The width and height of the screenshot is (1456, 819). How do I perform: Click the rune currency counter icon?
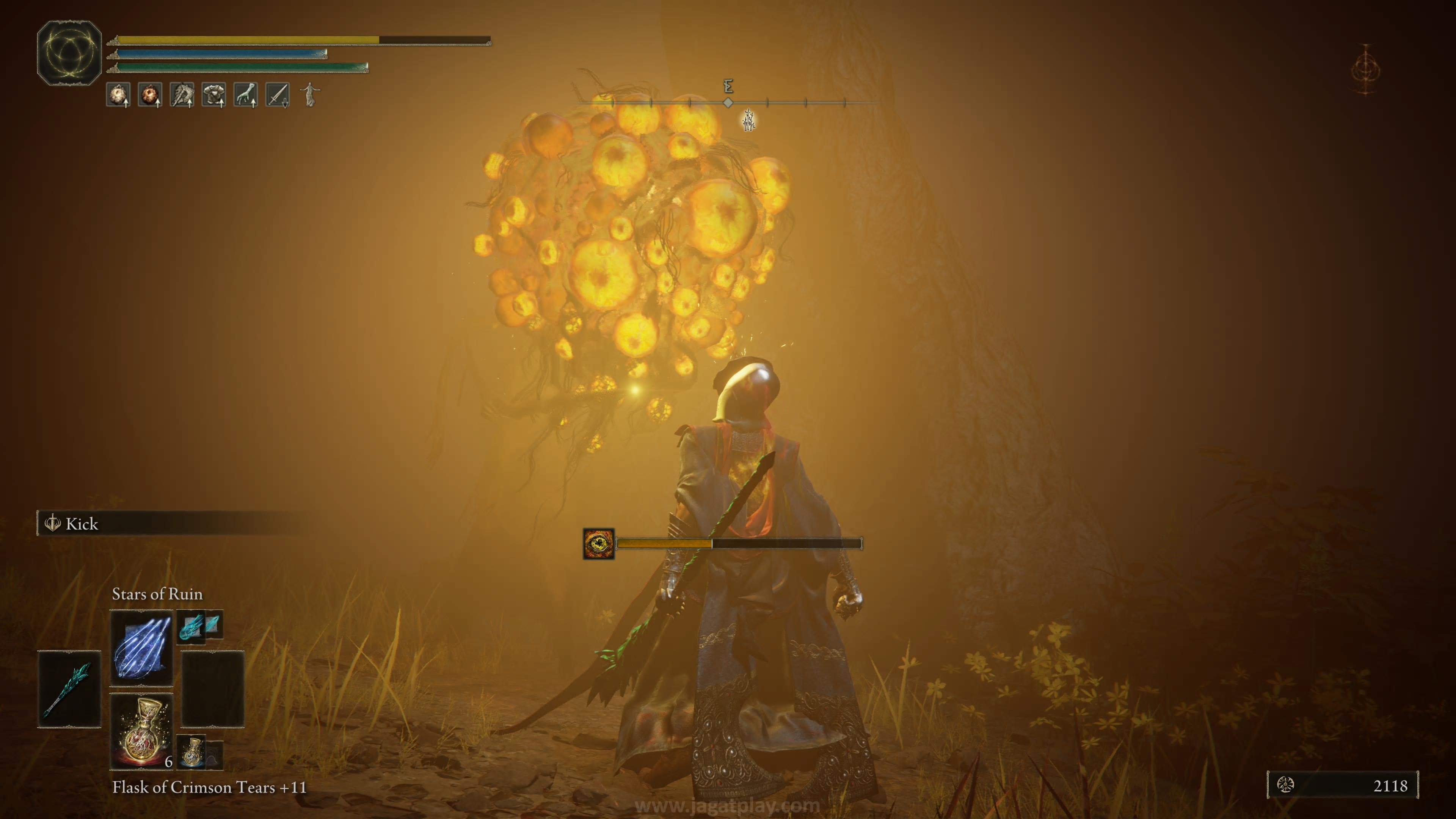pos(1285,784)
